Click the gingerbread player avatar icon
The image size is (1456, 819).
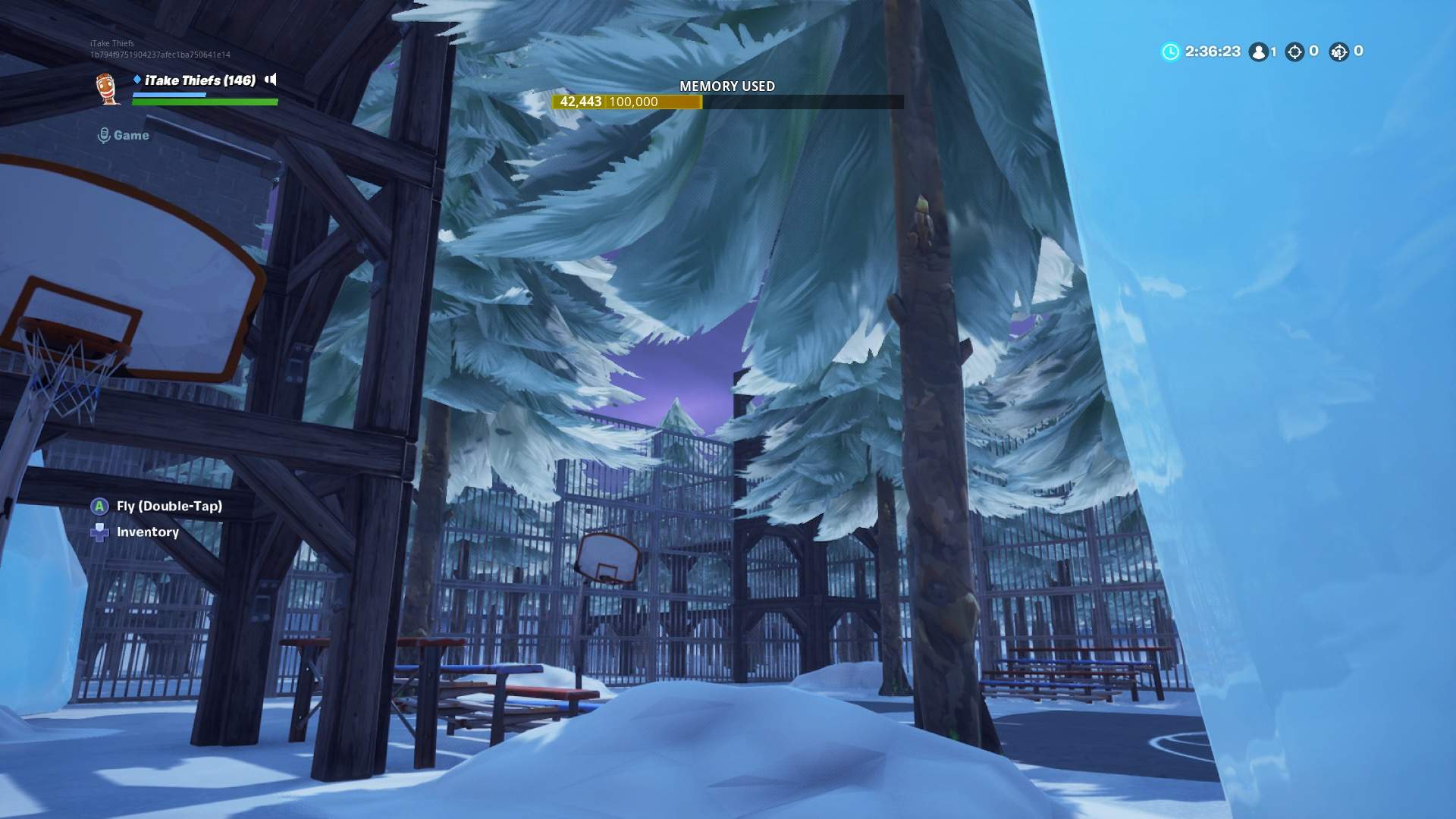click(x=108, y=88)
